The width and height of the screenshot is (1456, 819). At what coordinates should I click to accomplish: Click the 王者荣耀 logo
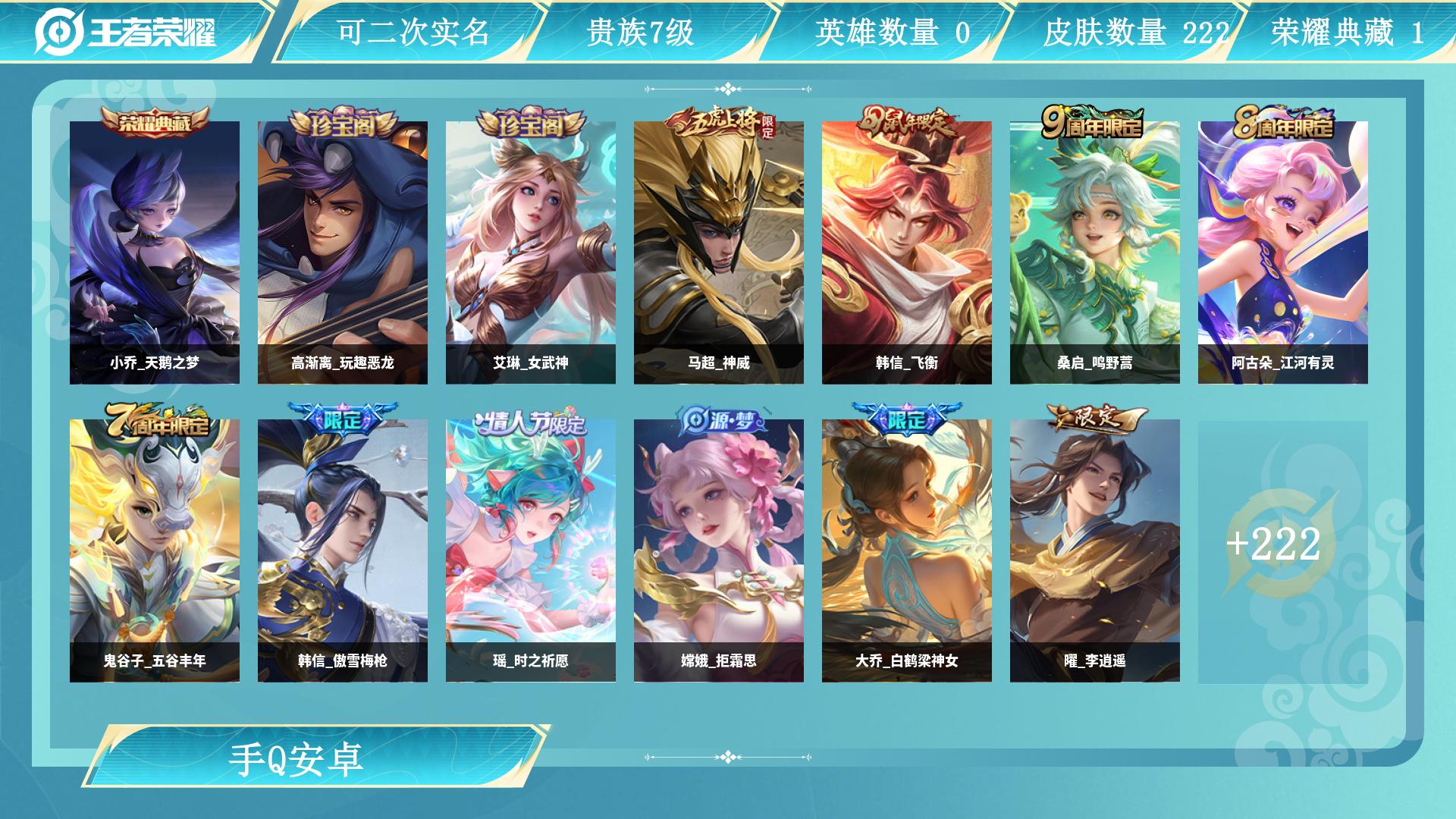(x=126, y=32)
